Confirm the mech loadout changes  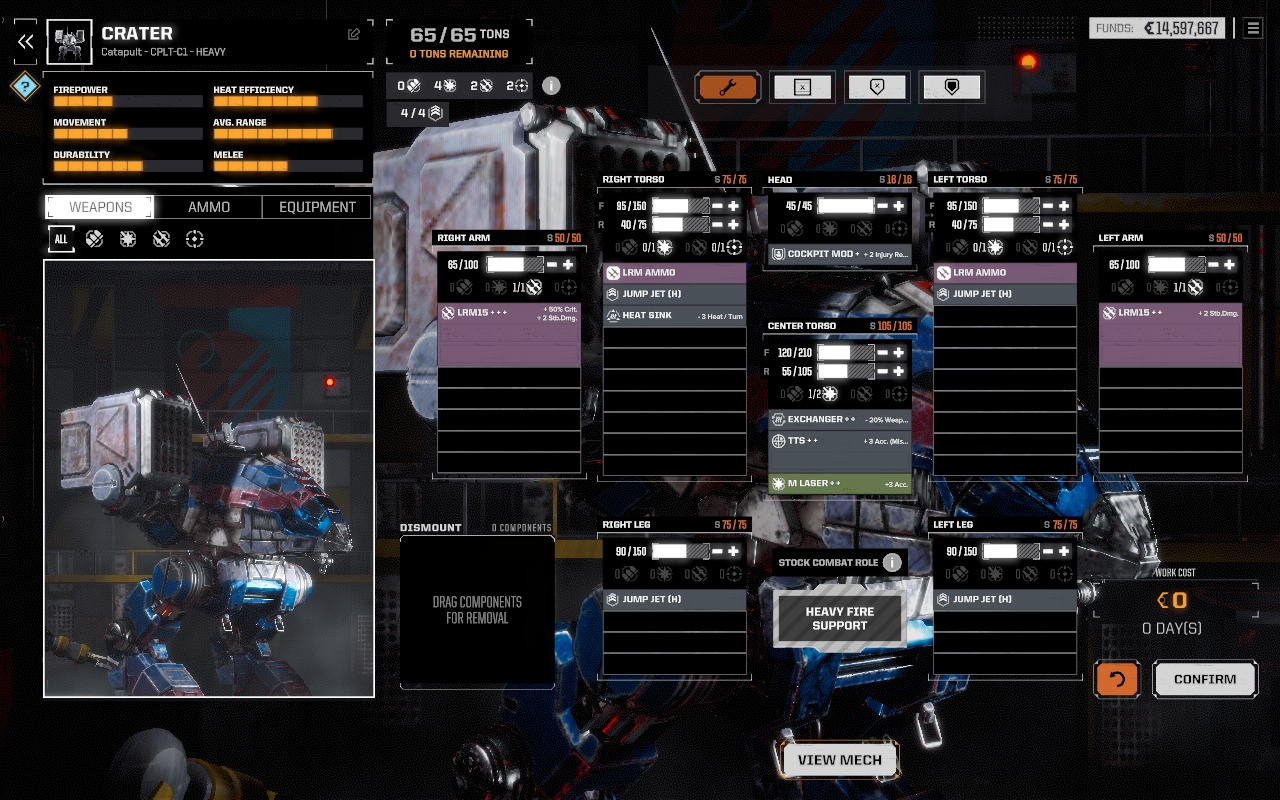tap(1205, 679)
